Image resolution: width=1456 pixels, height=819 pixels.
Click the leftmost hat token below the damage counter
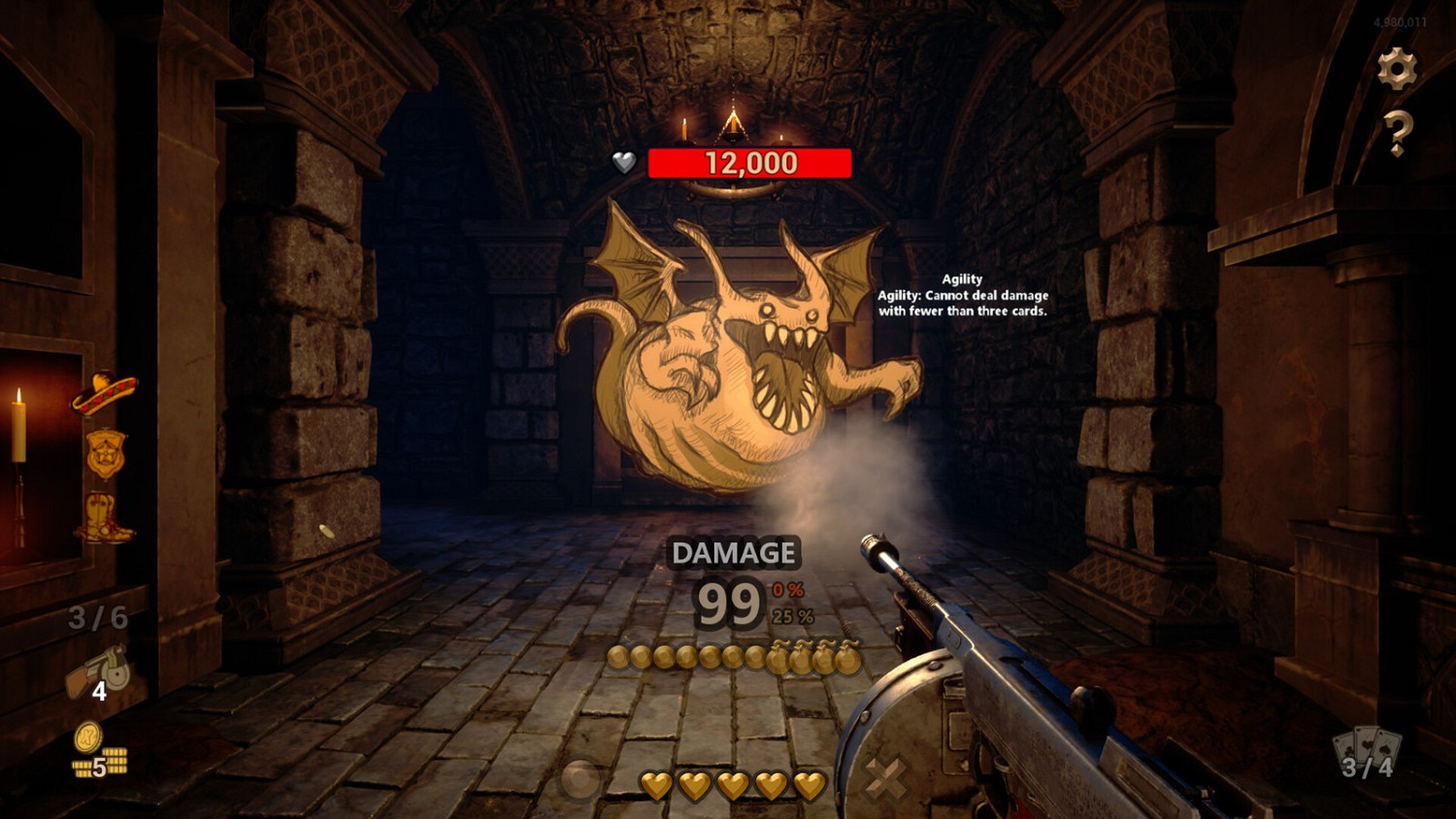pos(621,656)
